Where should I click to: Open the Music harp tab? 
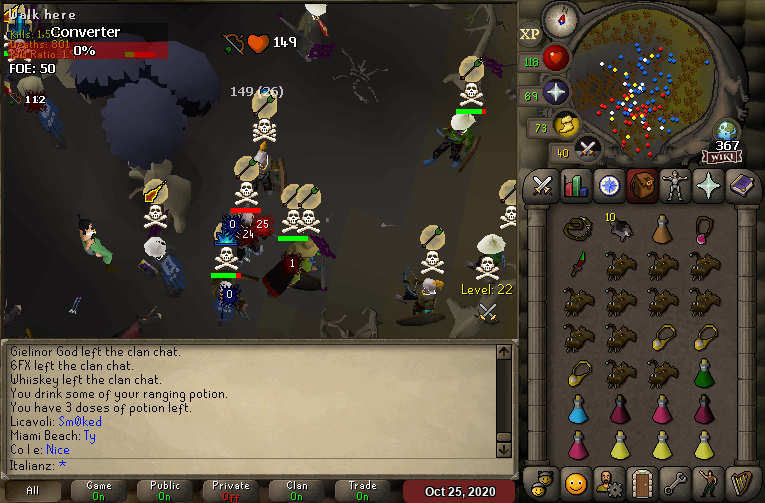click(740, 482)
